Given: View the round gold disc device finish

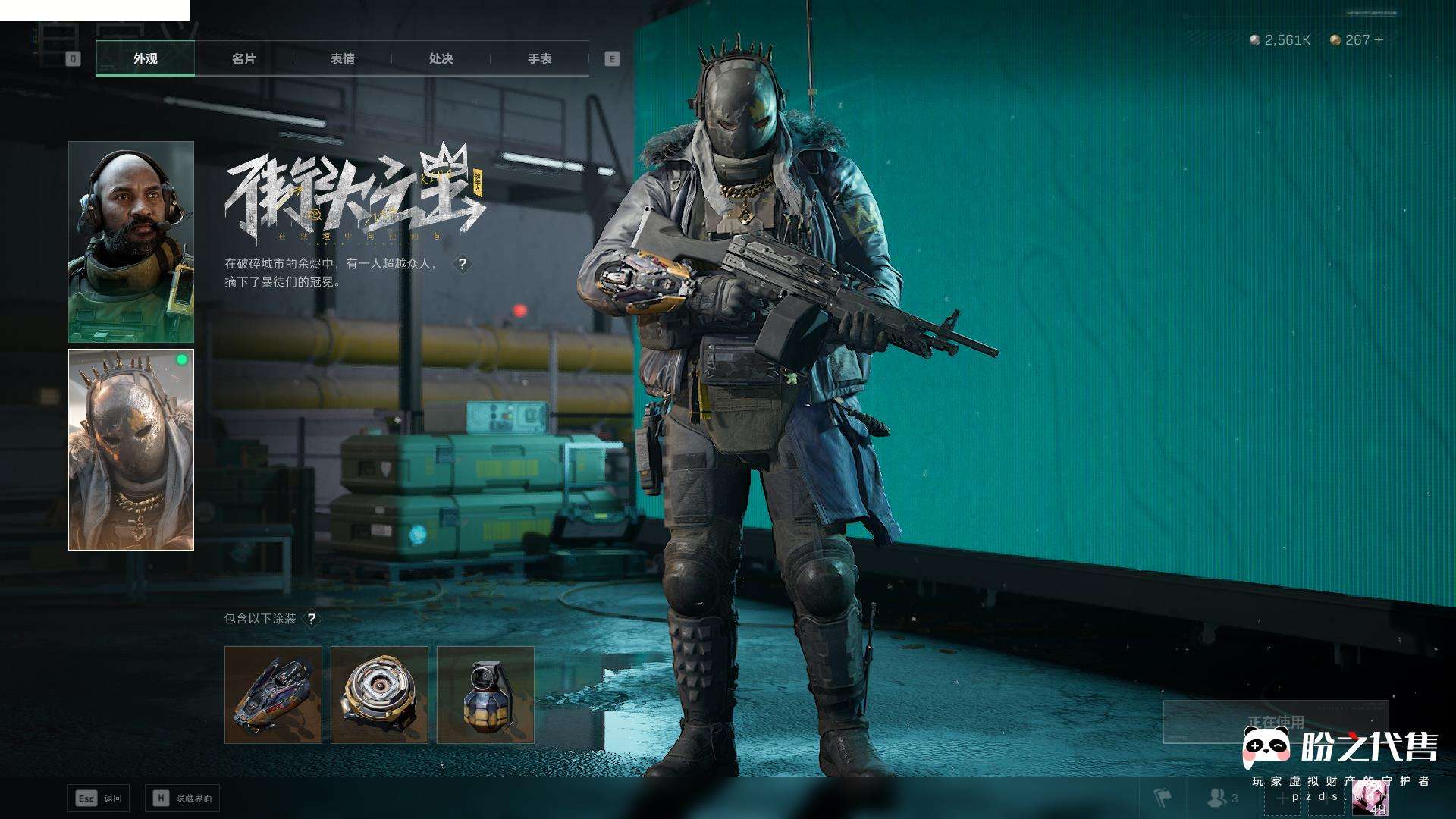Looking at the screenshot, I should [x=379, y=695].
